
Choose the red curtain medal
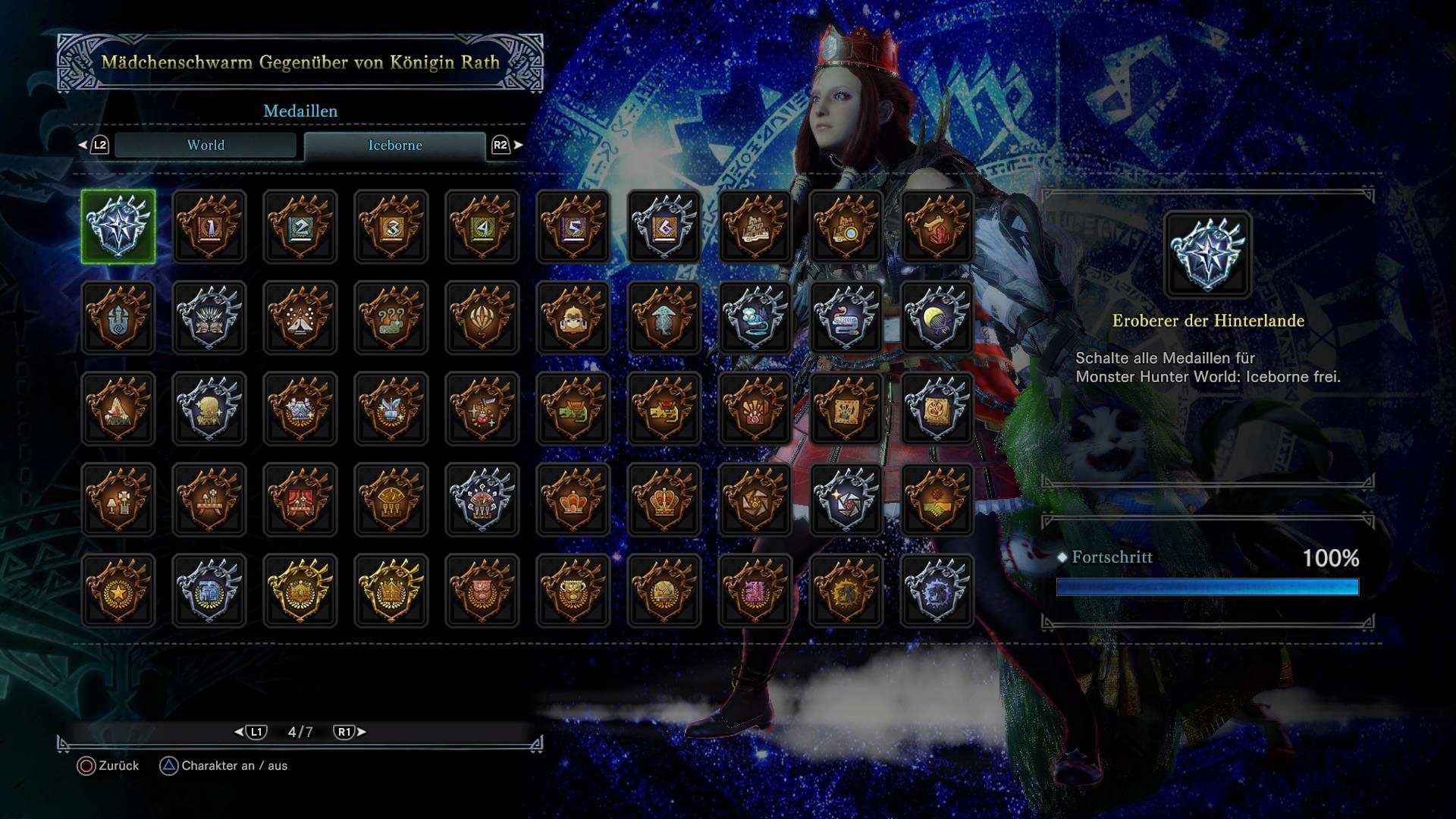[x=300, y=500]
